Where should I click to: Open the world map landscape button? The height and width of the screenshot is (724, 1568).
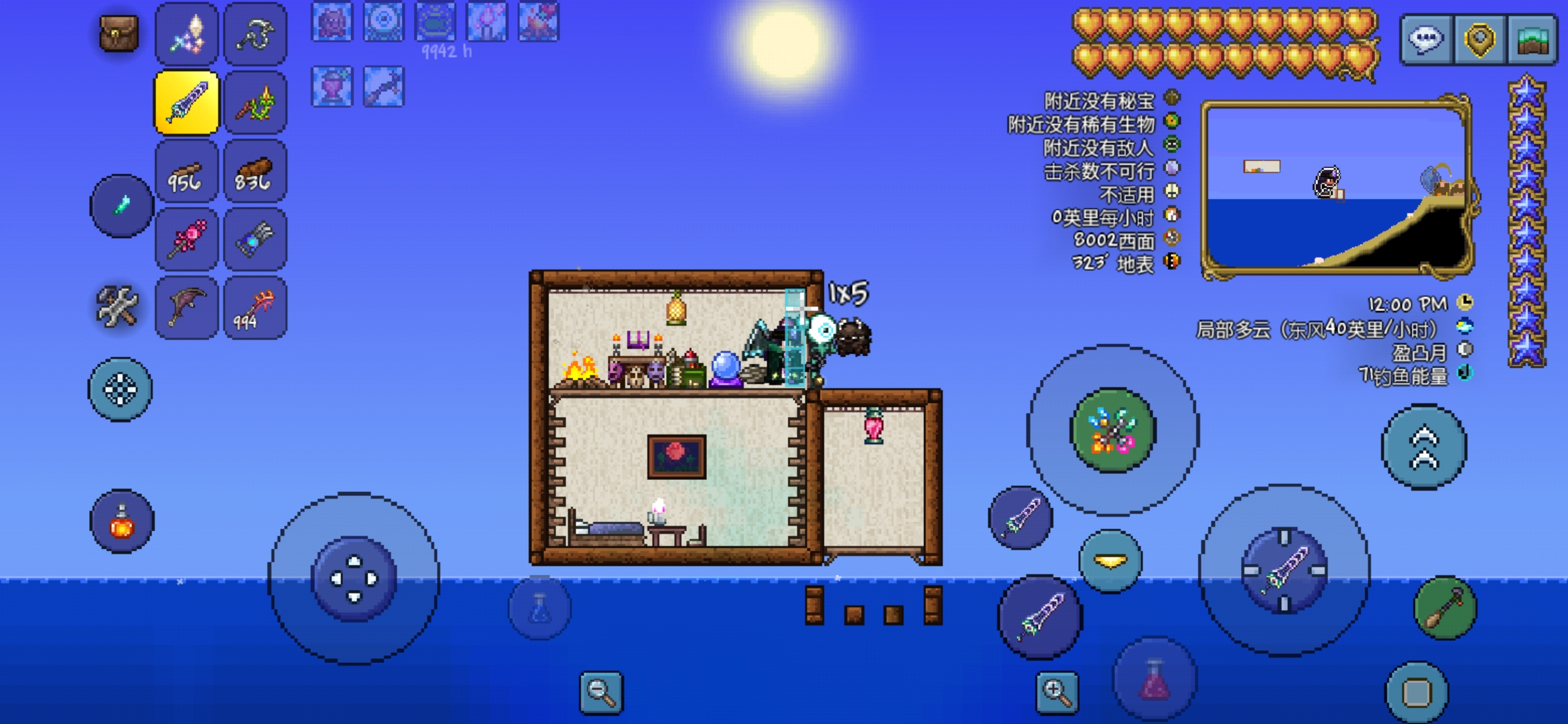pos(1532,39)
